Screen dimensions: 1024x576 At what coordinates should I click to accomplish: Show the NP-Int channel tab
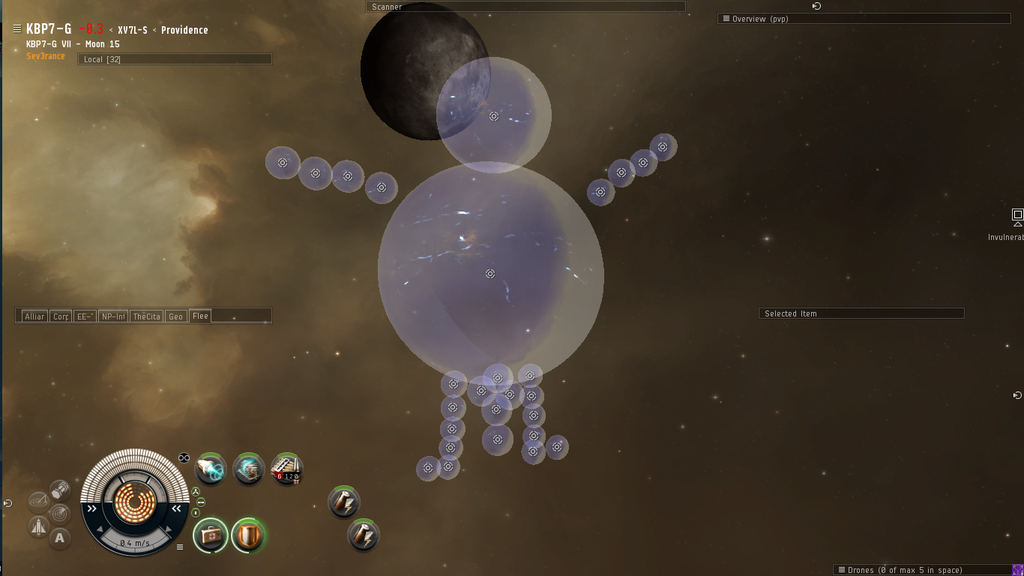113,316
